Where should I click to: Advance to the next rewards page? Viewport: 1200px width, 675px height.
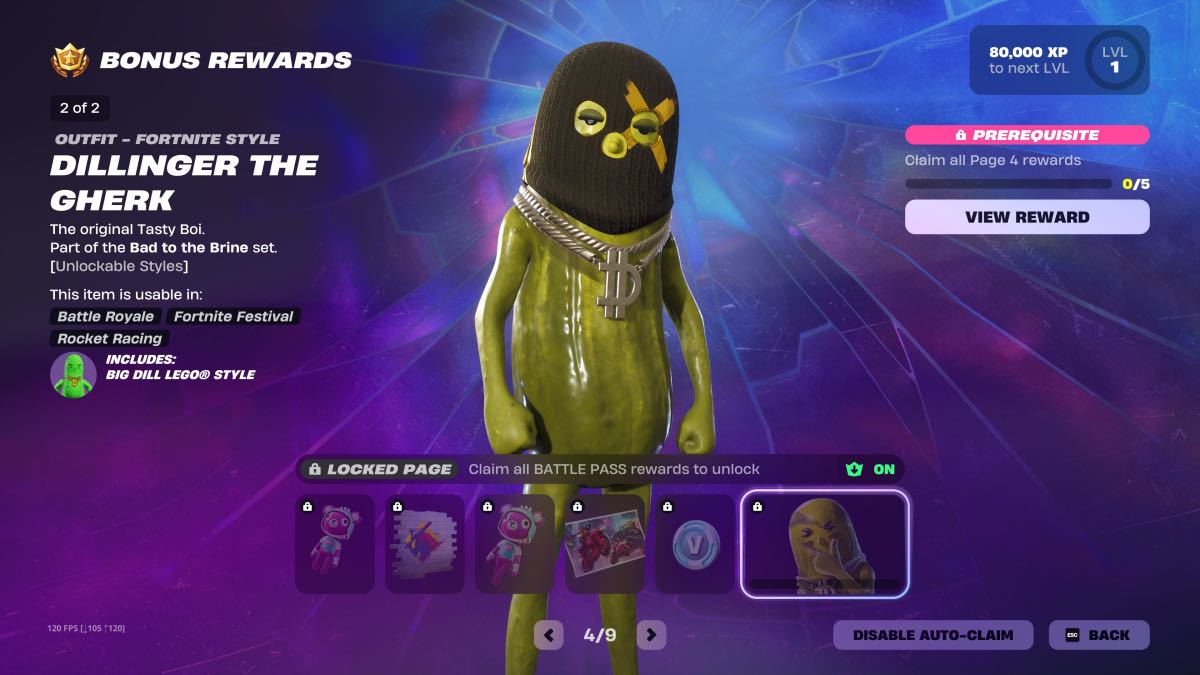point(651,634)
